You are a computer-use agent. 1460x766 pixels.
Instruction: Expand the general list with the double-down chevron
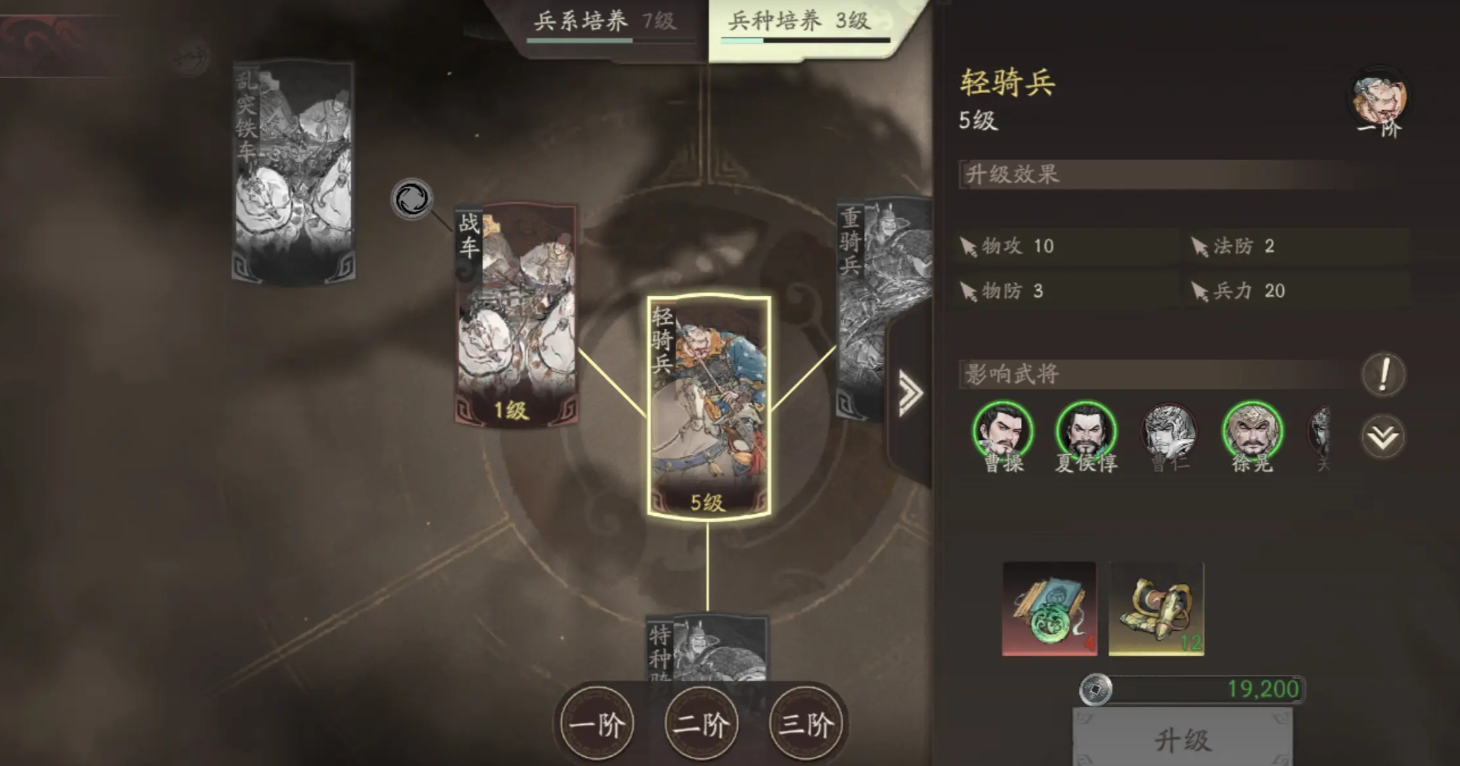coord(1384,434)
